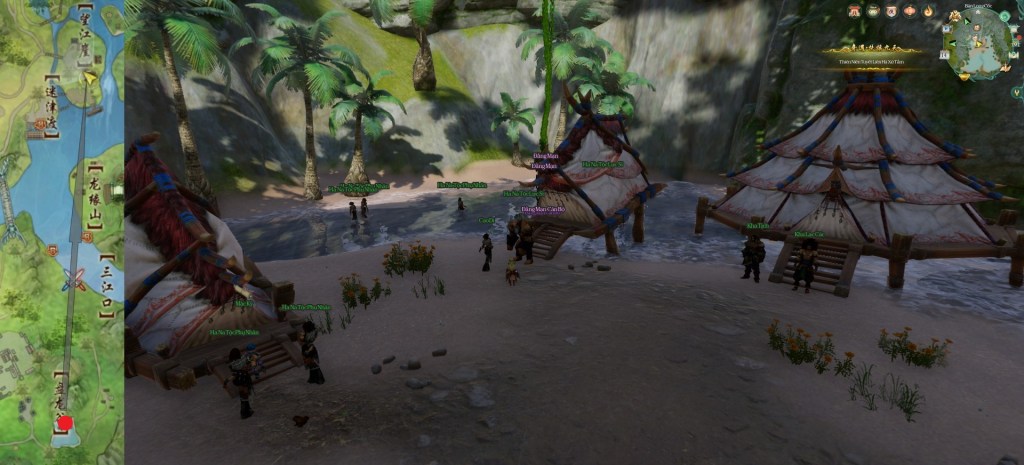Open the red lantern icon menu
The width and height of the screenshot is (1024, 465).
point(910,11)
